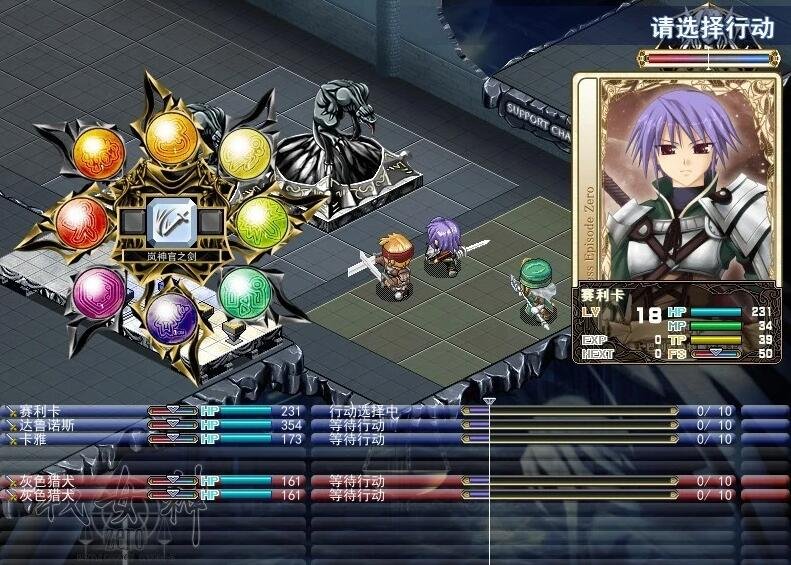The width and height of the screenshot is (791, 565).
Task: Select 赛利卡 in the unit list
Action: [40, 411]
